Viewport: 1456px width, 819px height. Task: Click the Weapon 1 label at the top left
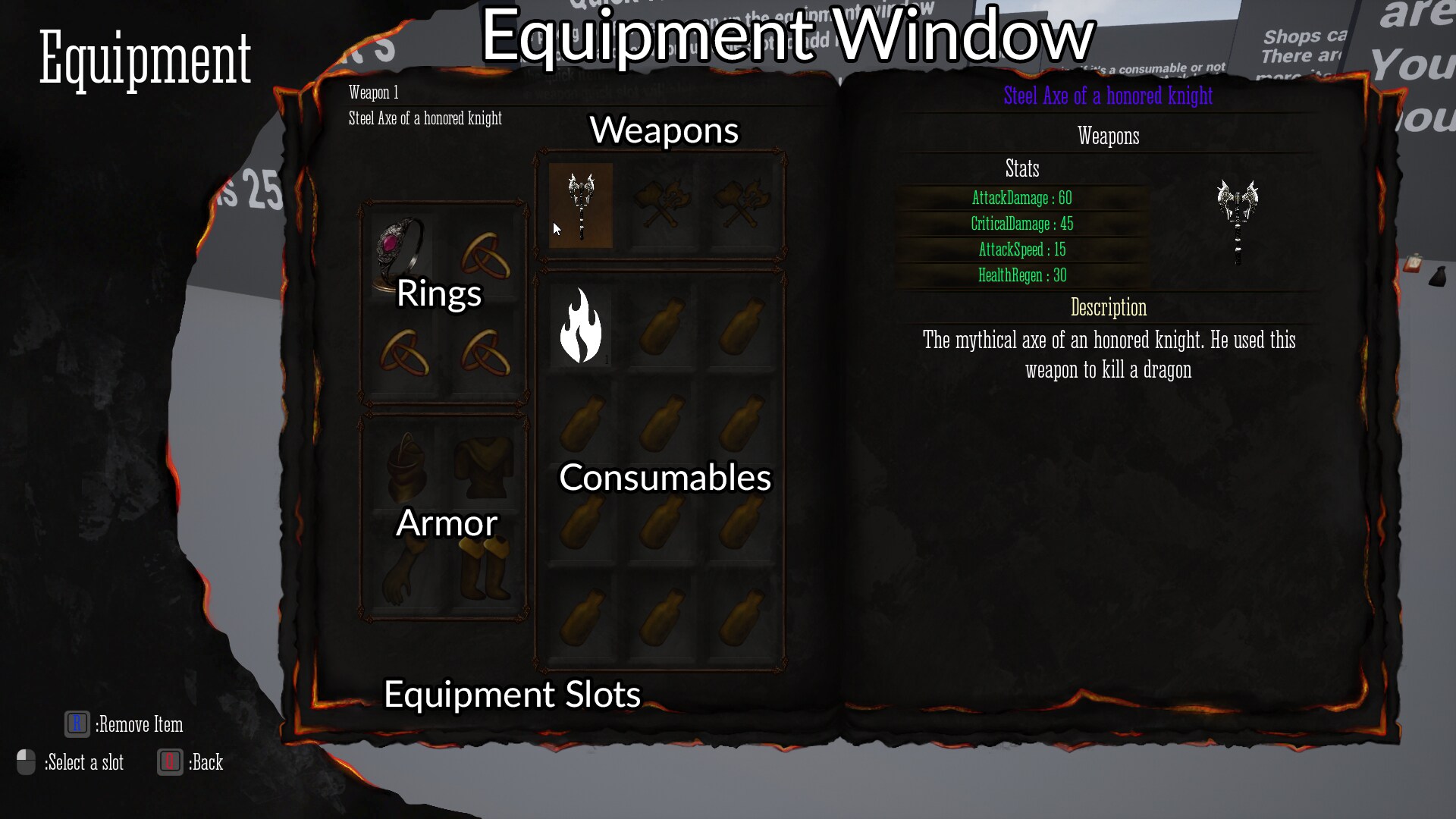click(373, 93)
